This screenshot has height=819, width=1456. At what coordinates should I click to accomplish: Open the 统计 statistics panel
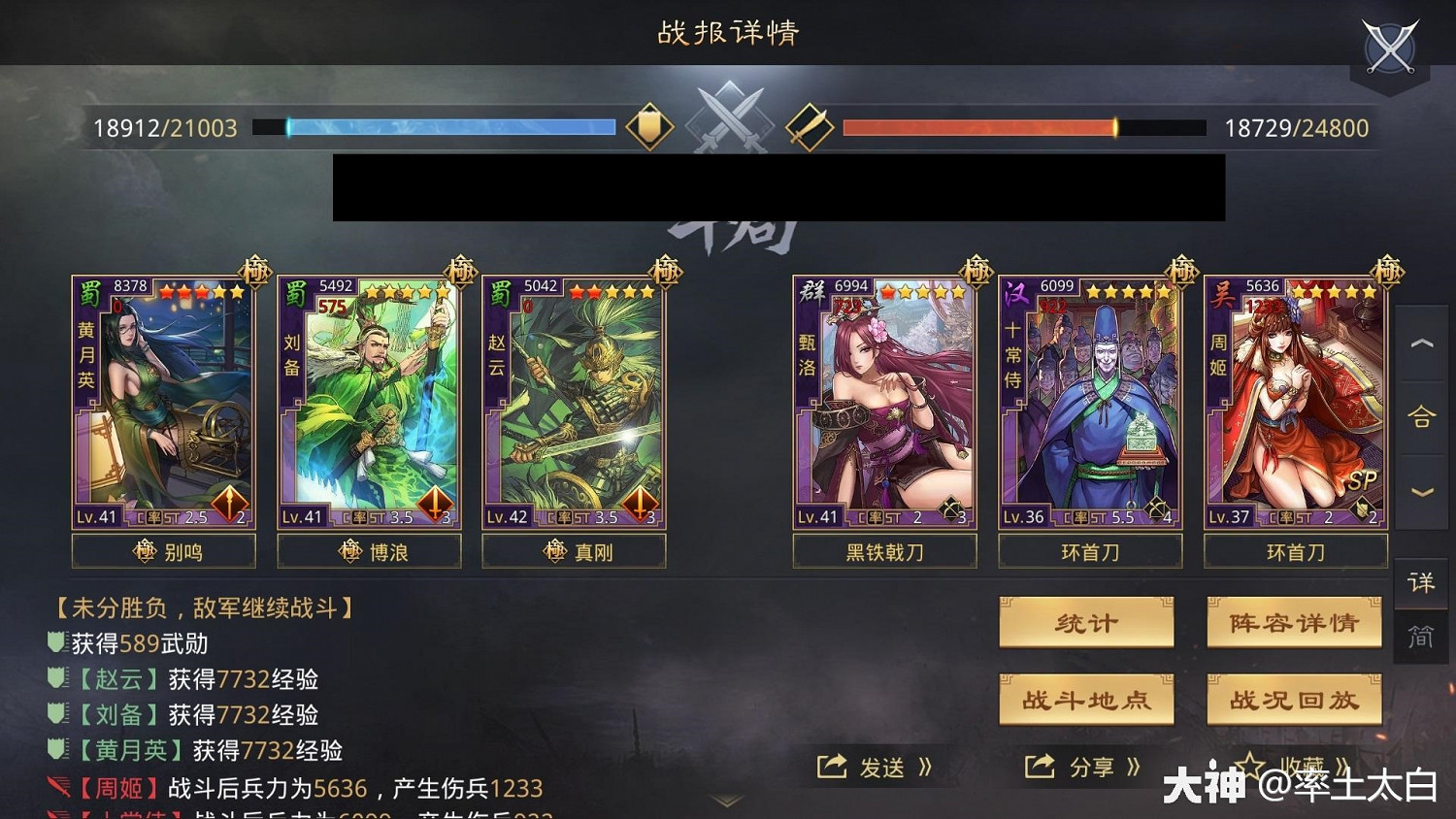(1086, 623)
